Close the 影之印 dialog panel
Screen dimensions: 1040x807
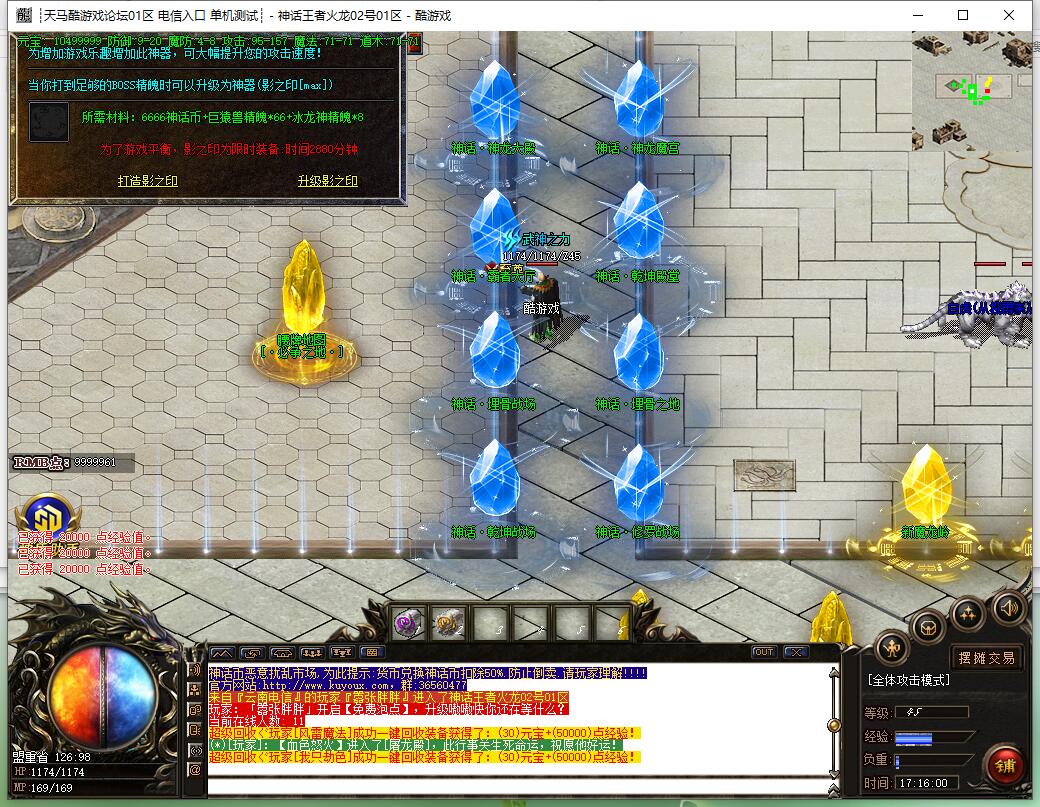pos(412,43)
